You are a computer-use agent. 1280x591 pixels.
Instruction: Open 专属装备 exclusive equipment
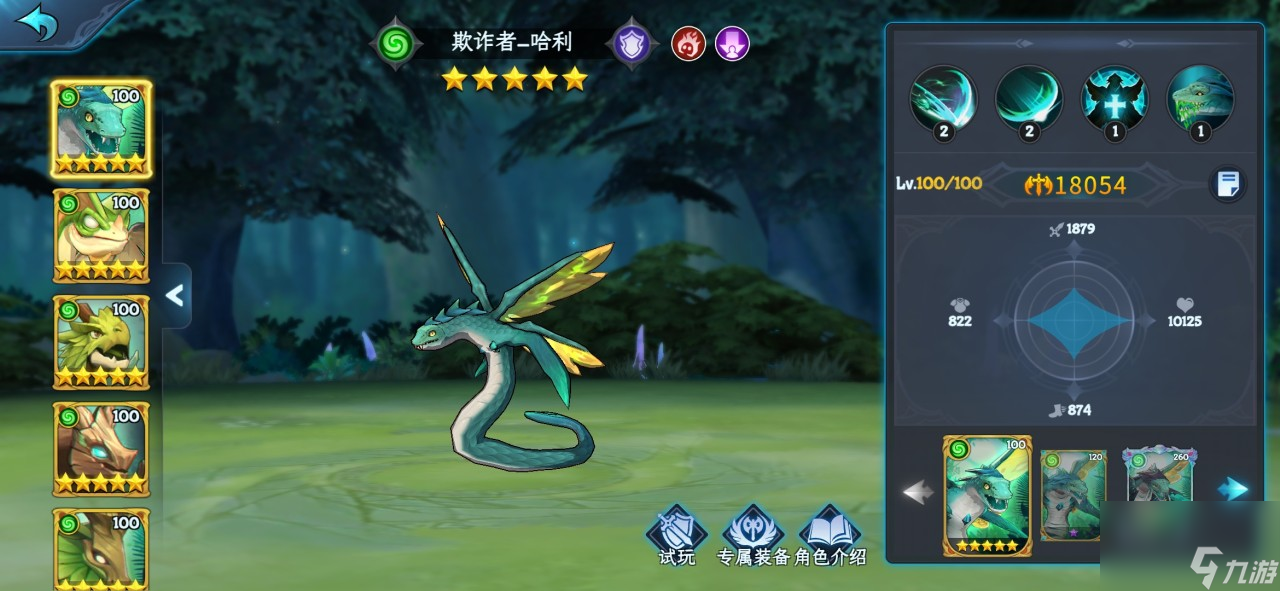[x=753, y=536]
